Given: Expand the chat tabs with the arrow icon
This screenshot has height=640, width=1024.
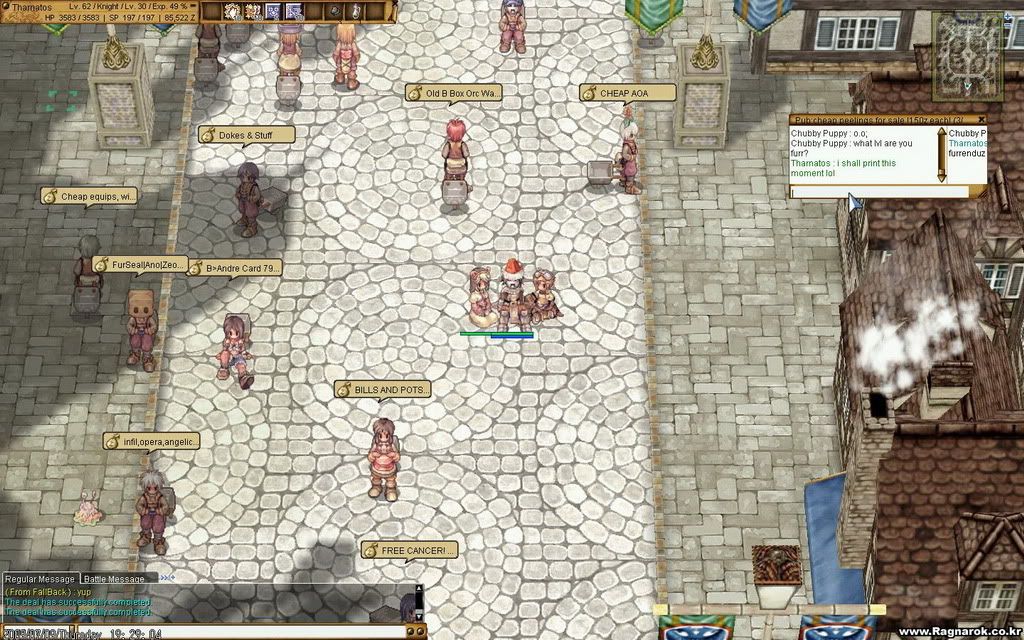Looking at the screenshot, I should [166, 578].
